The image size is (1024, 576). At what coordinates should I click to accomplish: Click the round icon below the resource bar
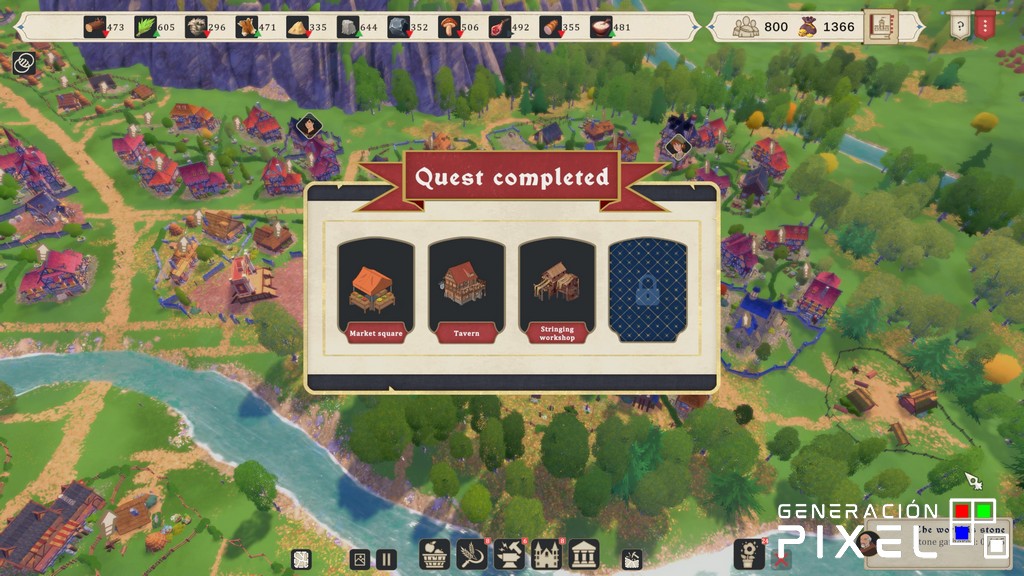point(23,64)
